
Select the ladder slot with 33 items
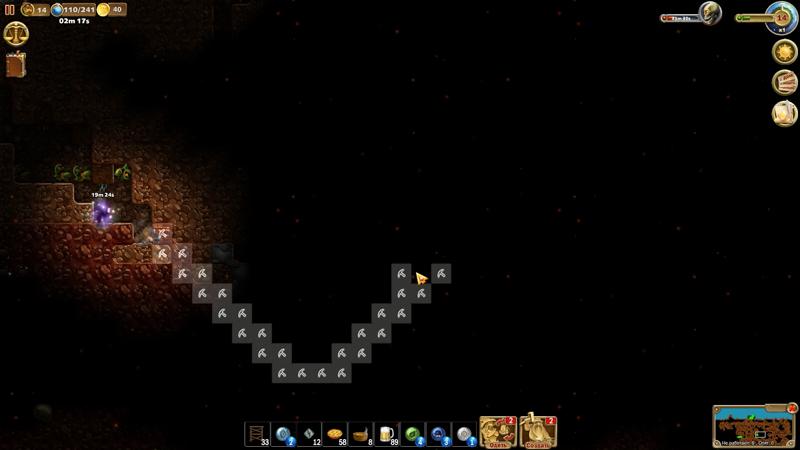point(258,434)
